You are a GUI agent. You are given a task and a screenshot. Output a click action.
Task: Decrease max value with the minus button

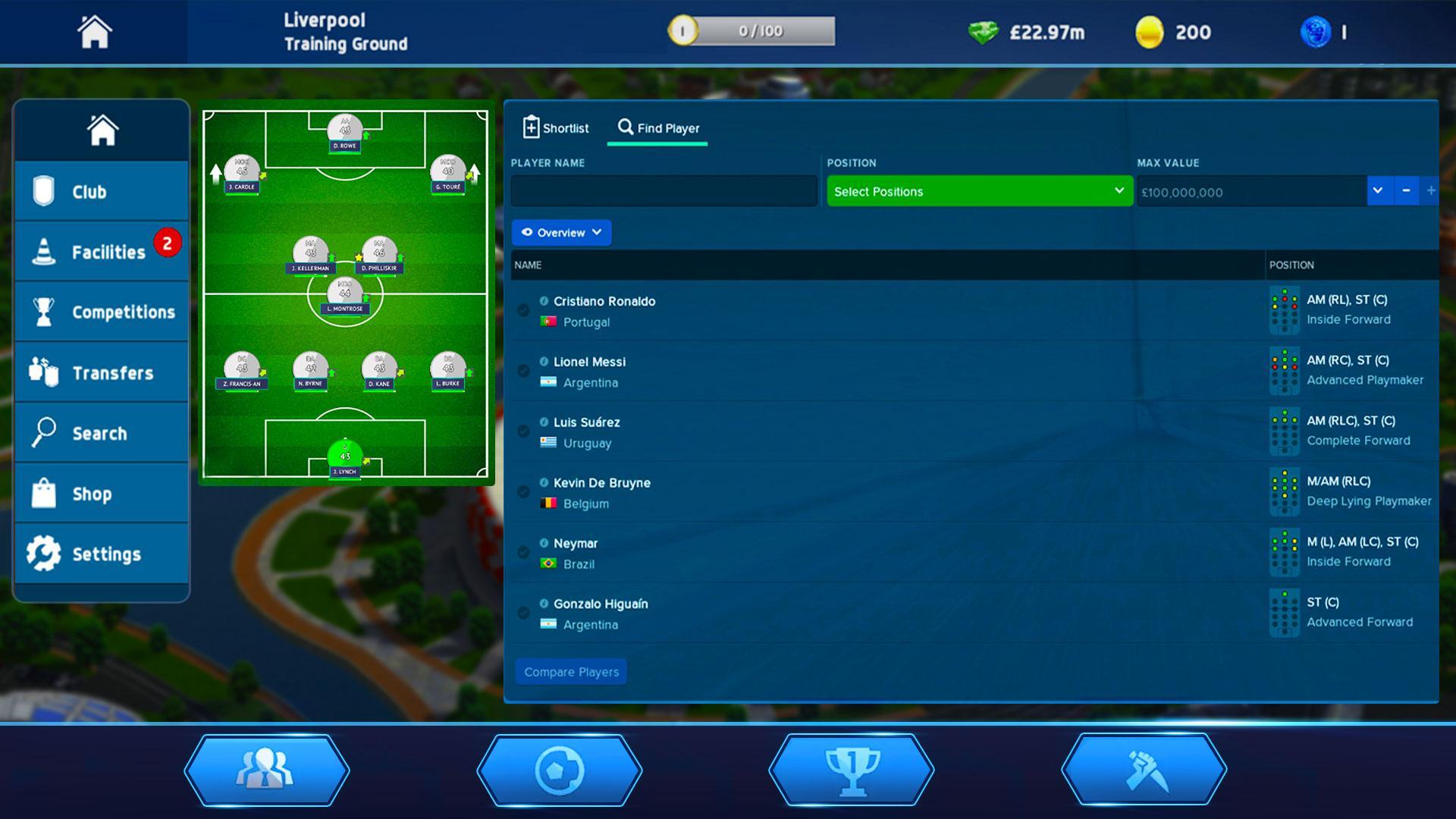pos(1404,191)
